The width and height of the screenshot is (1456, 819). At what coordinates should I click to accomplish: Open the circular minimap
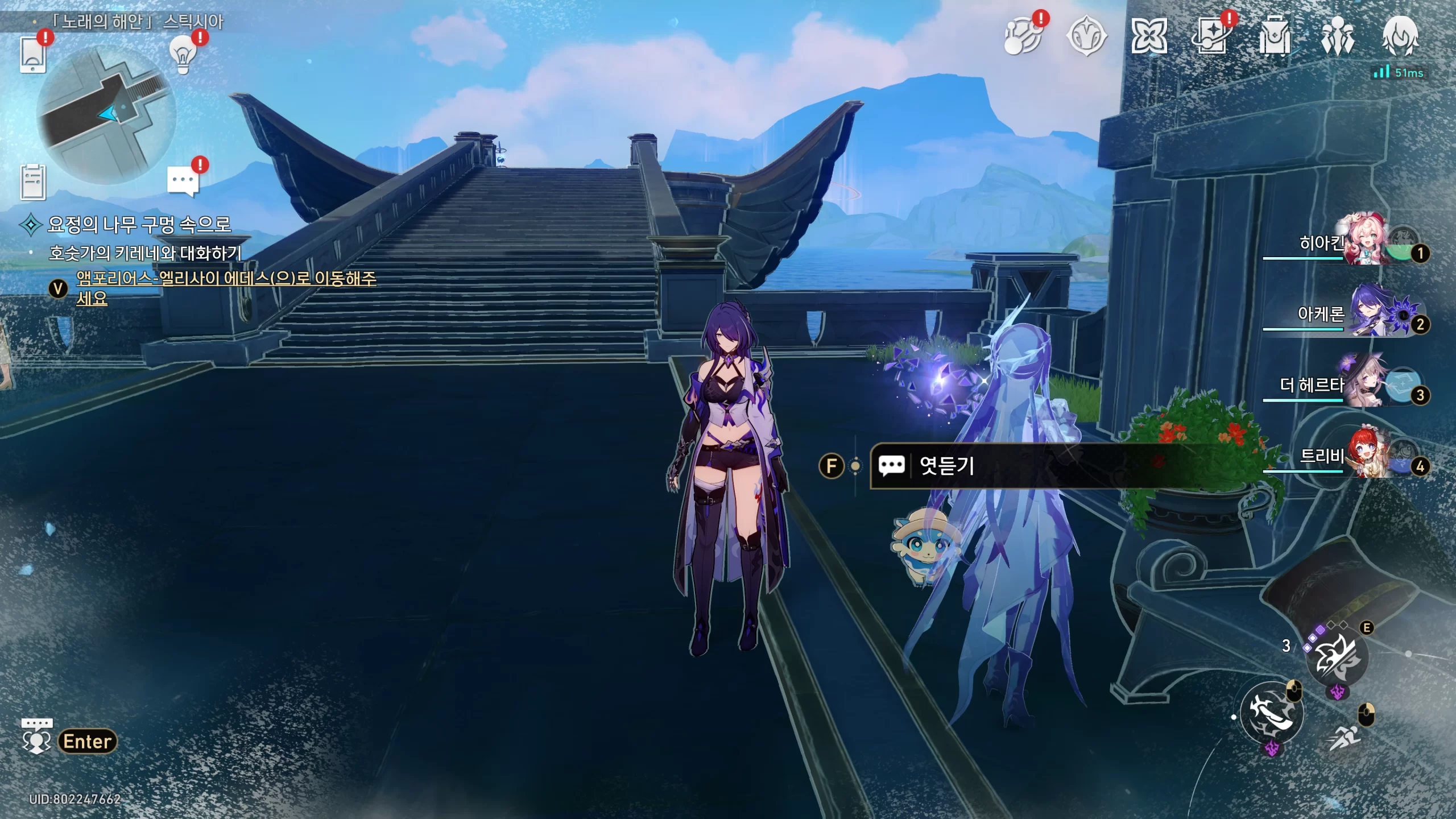pyautogui.click(x=106, y=114)
